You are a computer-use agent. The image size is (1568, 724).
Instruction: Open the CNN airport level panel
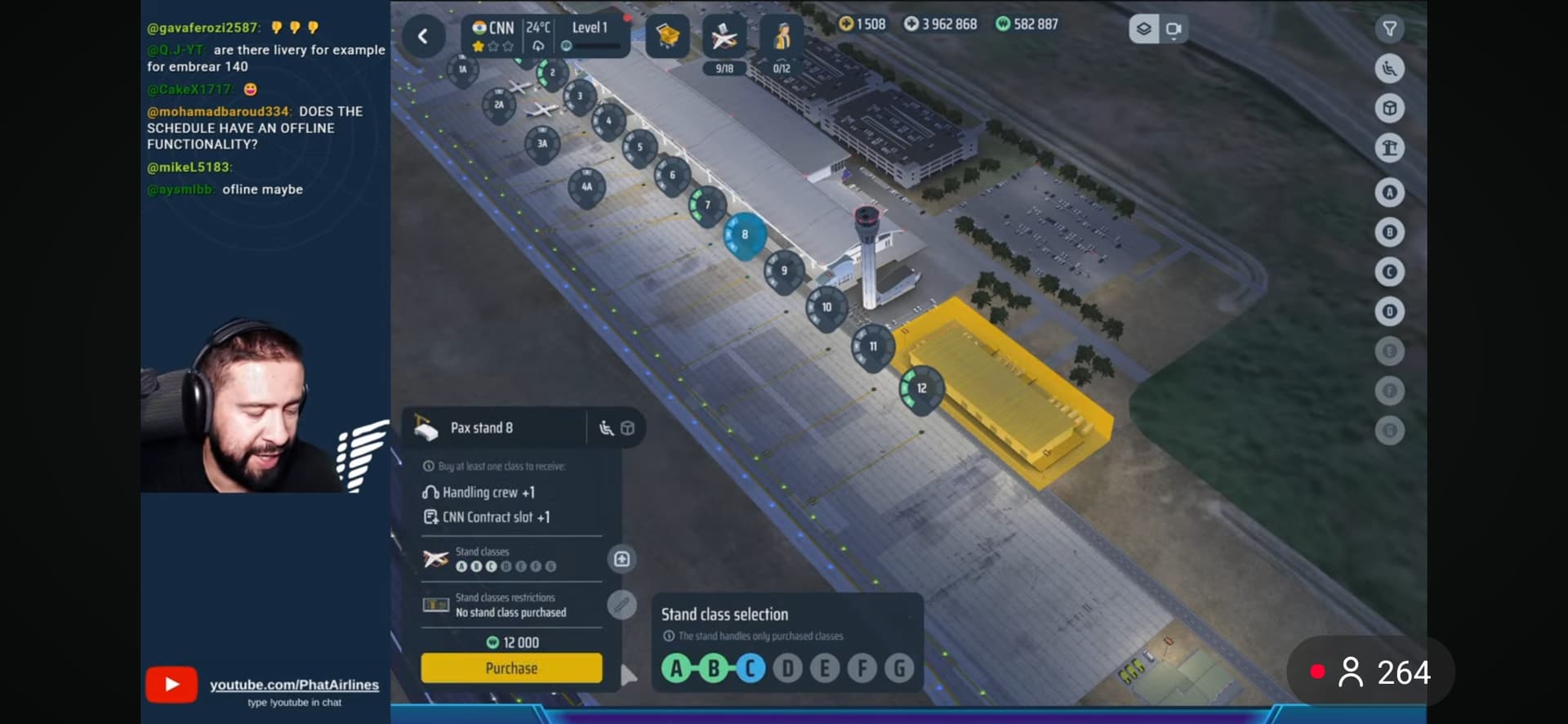coord(545,36)
